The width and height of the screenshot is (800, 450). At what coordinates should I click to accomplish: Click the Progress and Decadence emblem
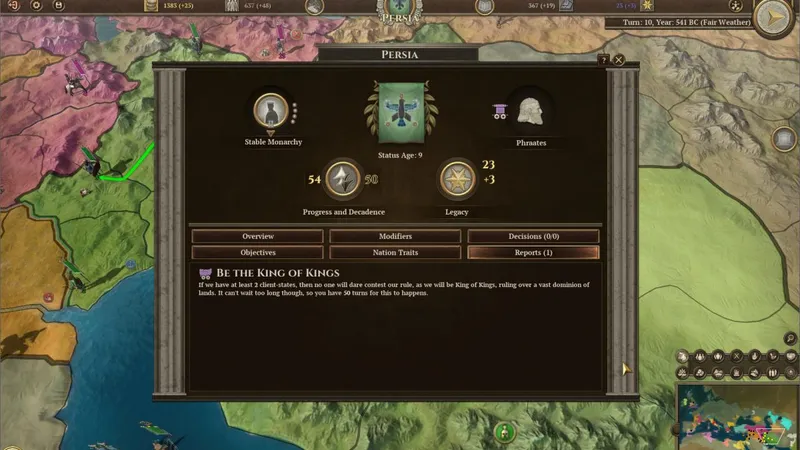[343, 180]
